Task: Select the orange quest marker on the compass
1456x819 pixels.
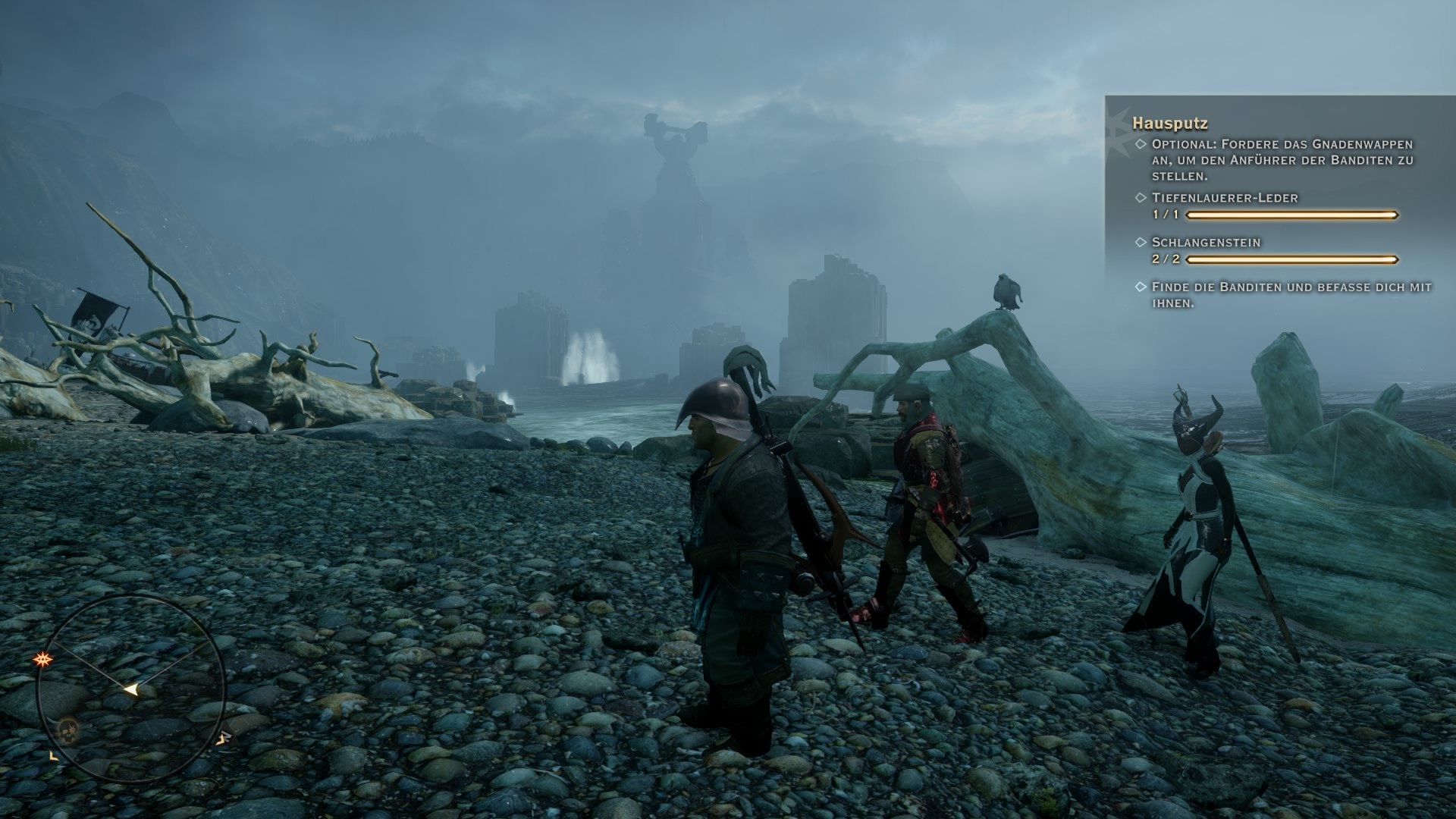Action: 43,658
